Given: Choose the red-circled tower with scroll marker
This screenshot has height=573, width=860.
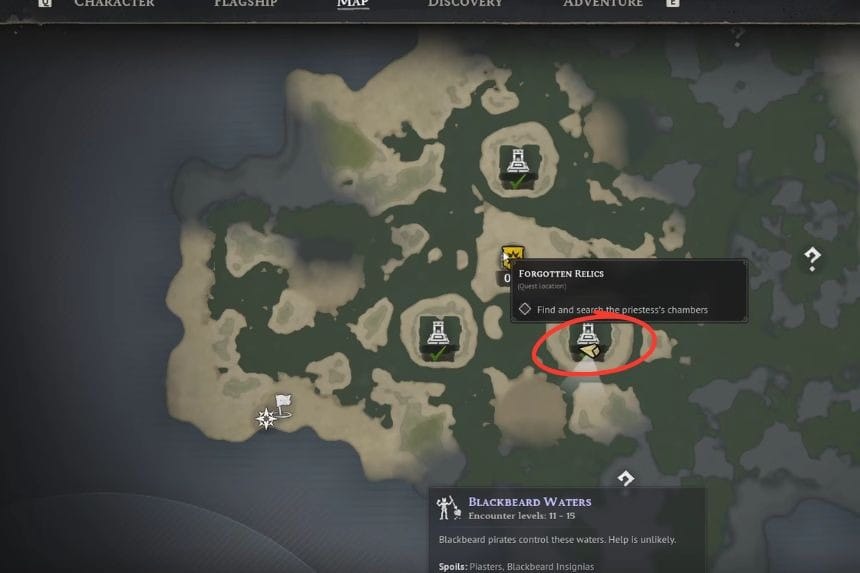Looking at the screenshot, I should tap(587, 340).
